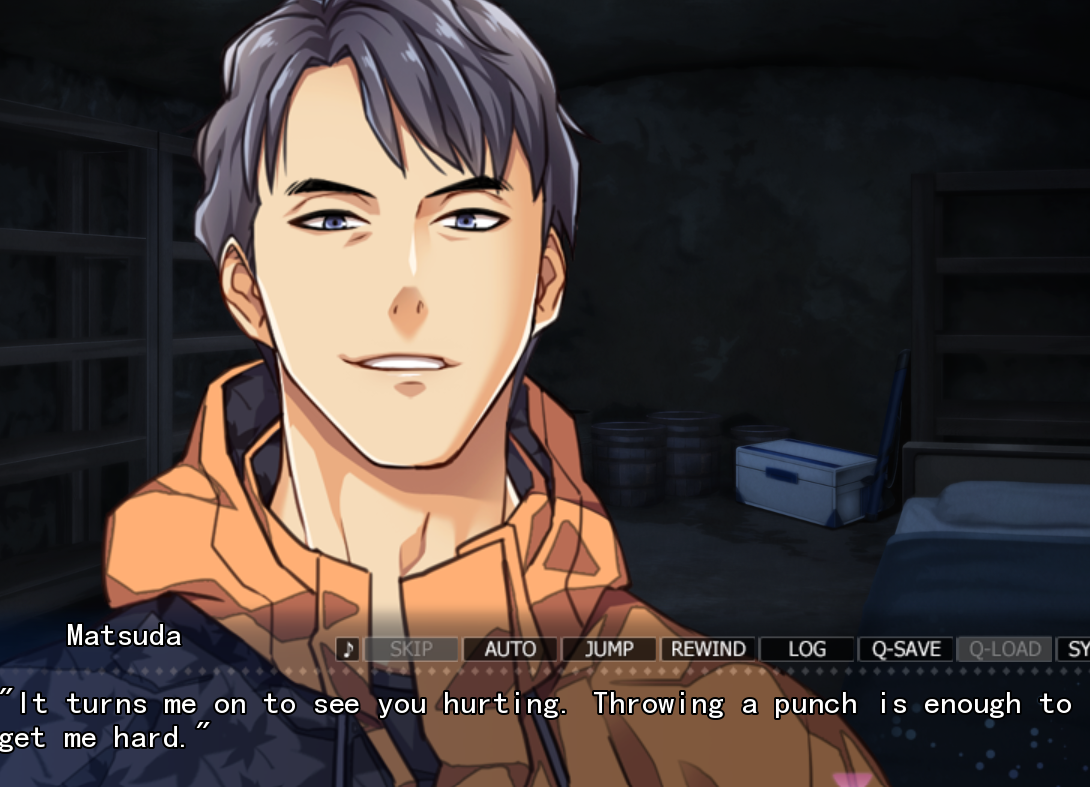Open the partially visible SY menu button

(1074, 649)
